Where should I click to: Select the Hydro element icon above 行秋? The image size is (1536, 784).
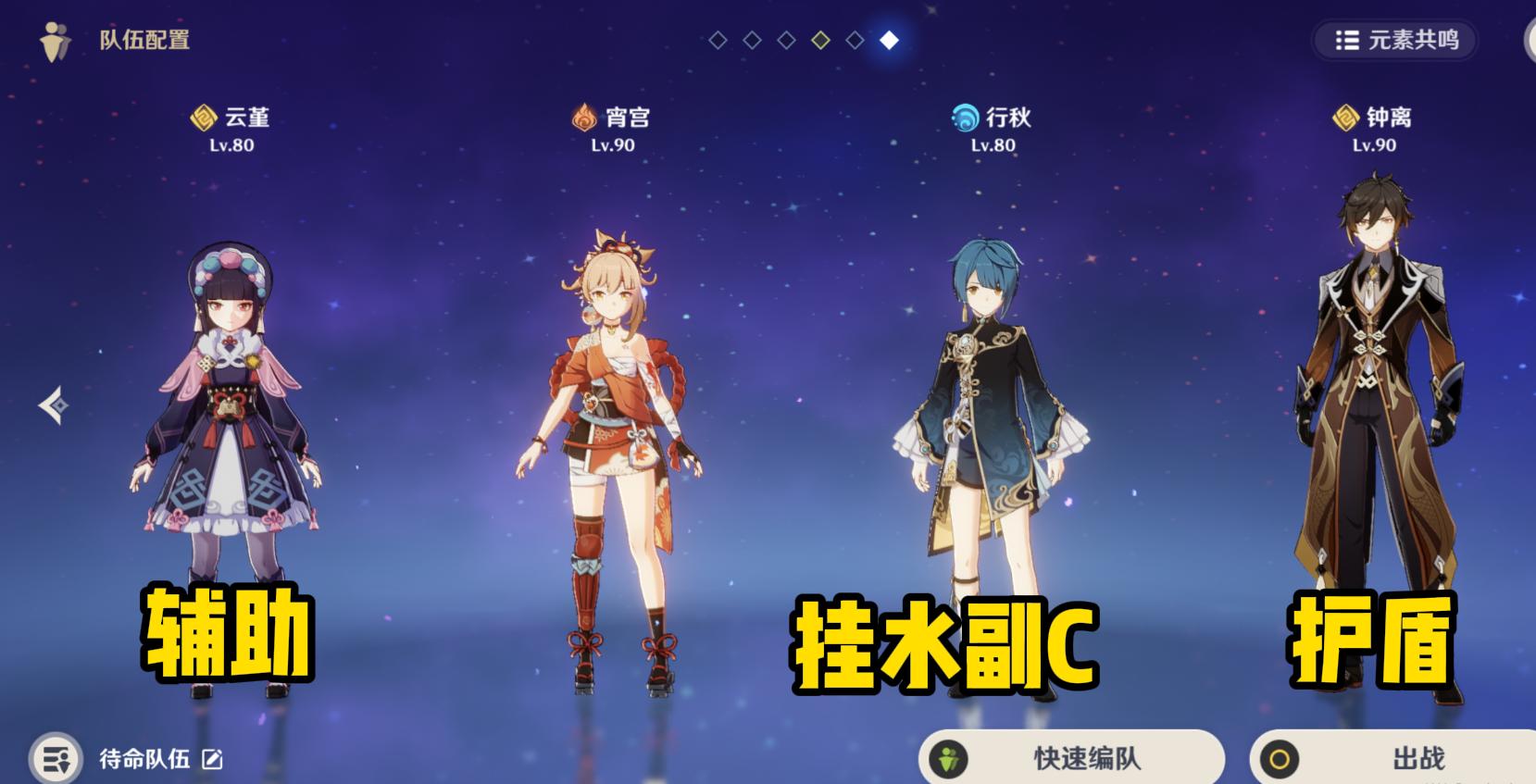click(x=963, y=117)
